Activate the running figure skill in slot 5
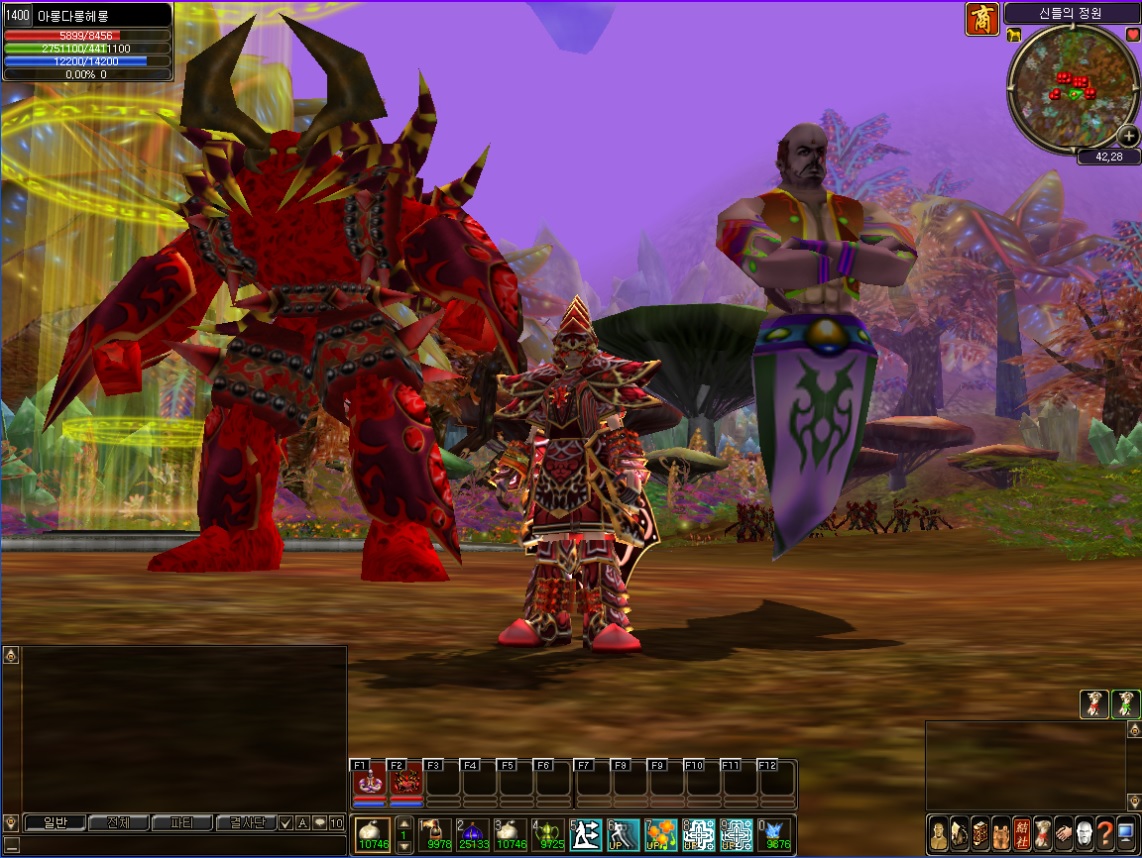The height and width of the screenshot is (858, 1142). pos(585,834)
